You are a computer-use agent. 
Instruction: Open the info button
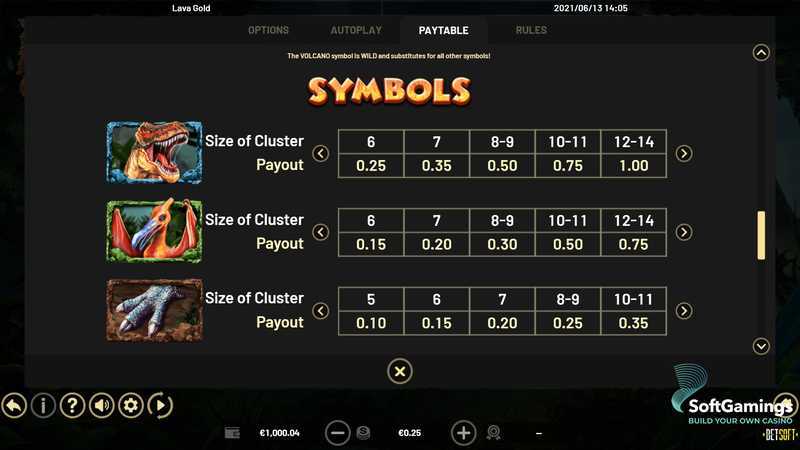coord(43,405)
